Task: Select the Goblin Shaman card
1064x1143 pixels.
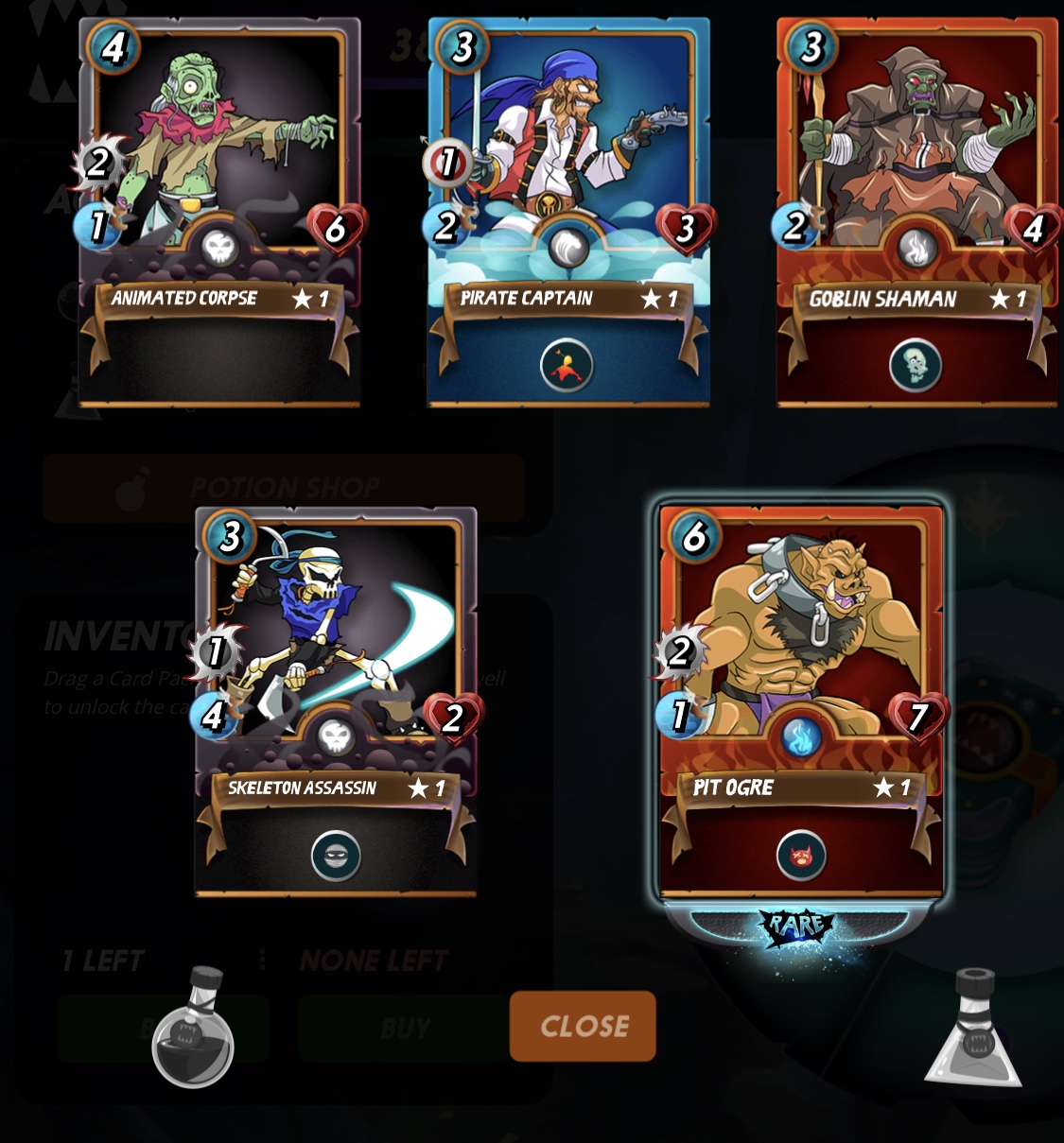Action: pos(916,170)
